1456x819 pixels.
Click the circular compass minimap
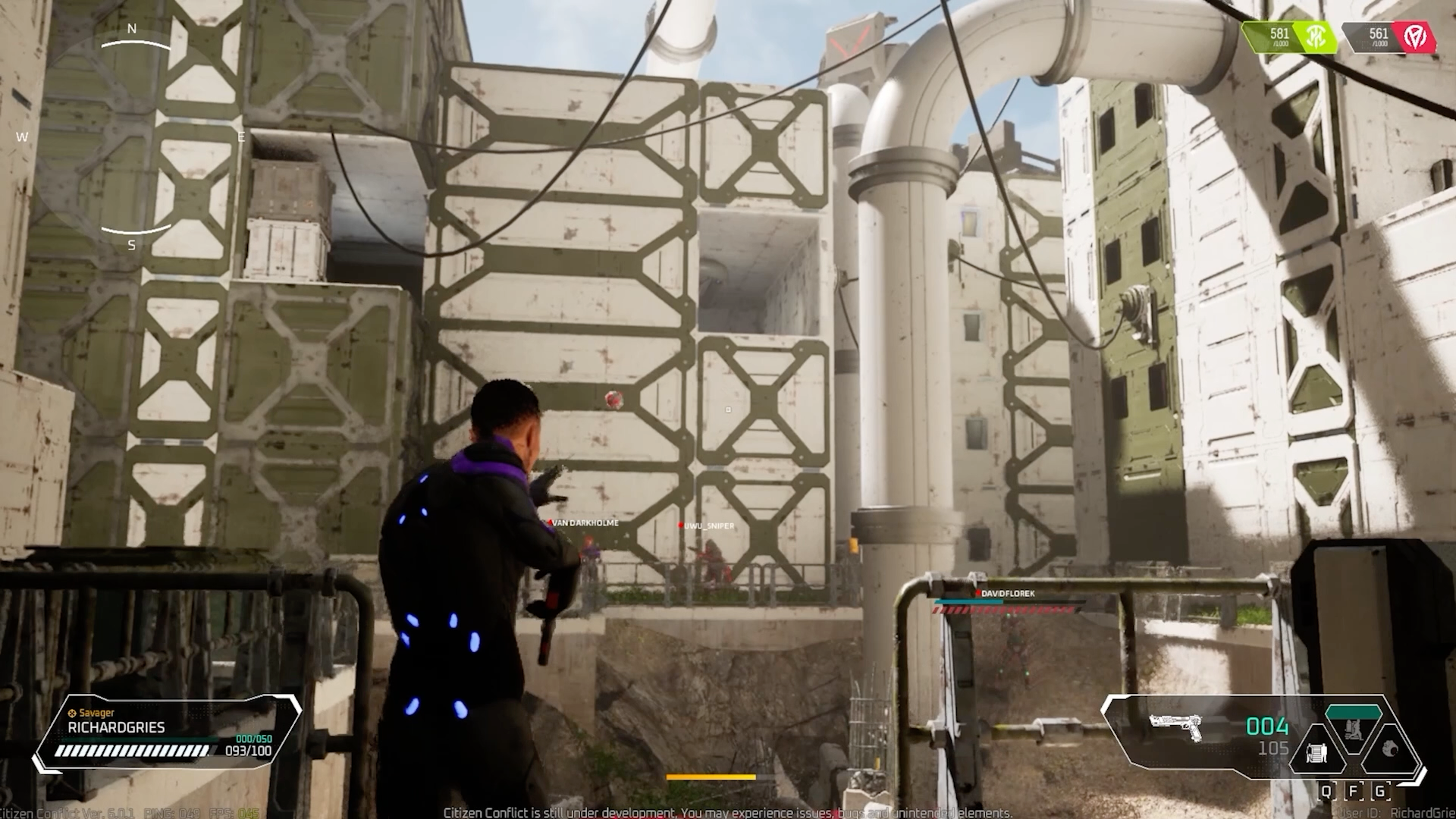tap(133, 136)
